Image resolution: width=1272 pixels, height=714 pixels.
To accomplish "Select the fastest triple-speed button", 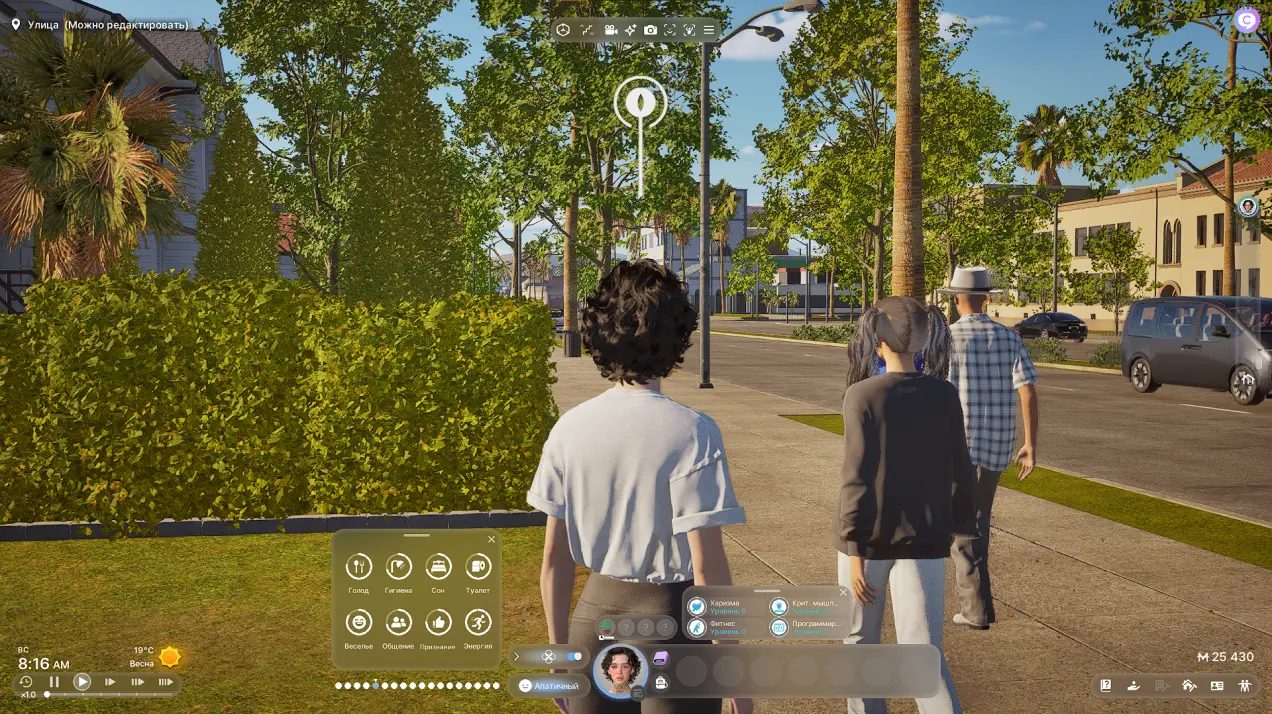I will (166, 682).
